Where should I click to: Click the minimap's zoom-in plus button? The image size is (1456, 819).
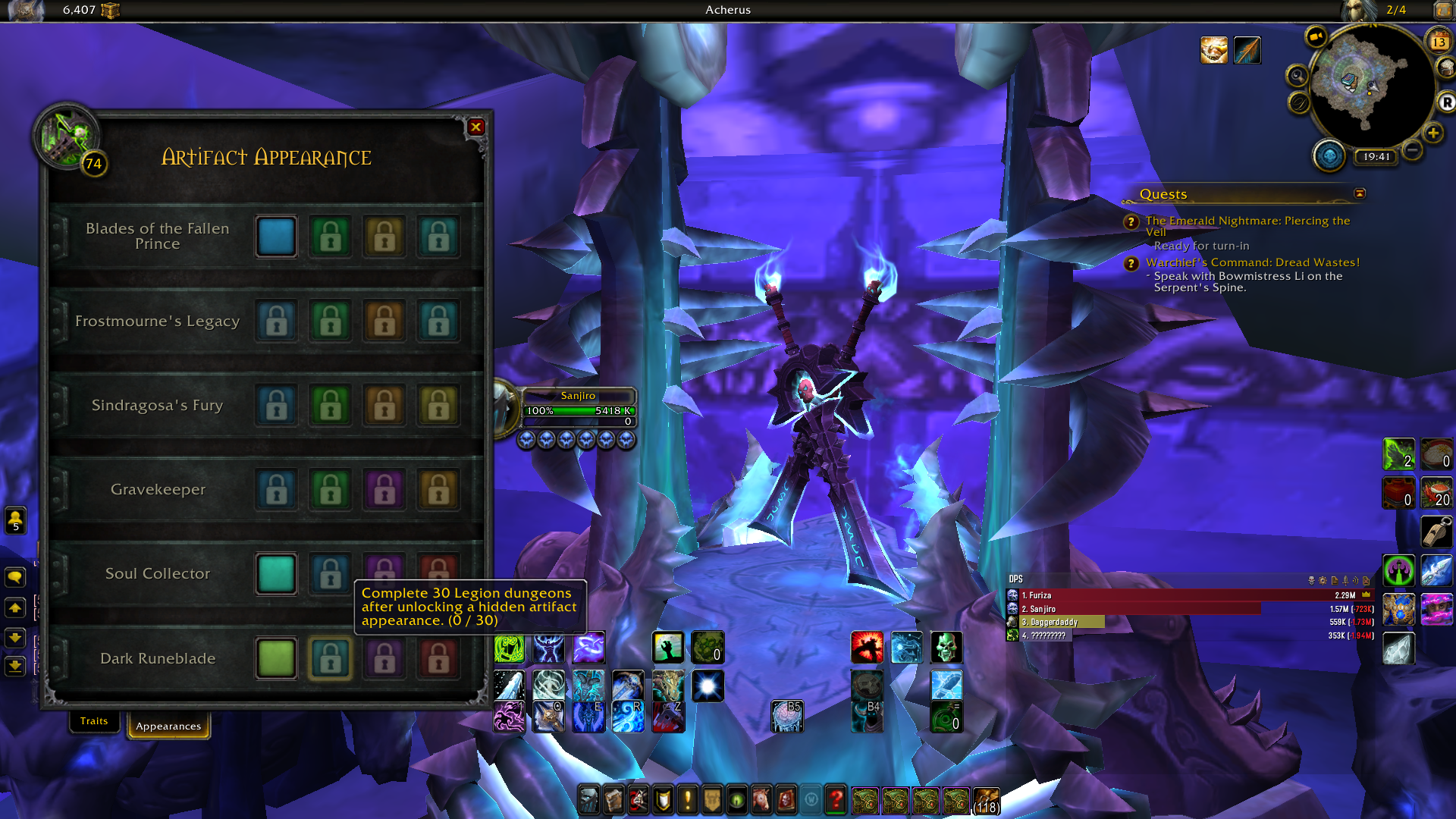(1432, 133)
